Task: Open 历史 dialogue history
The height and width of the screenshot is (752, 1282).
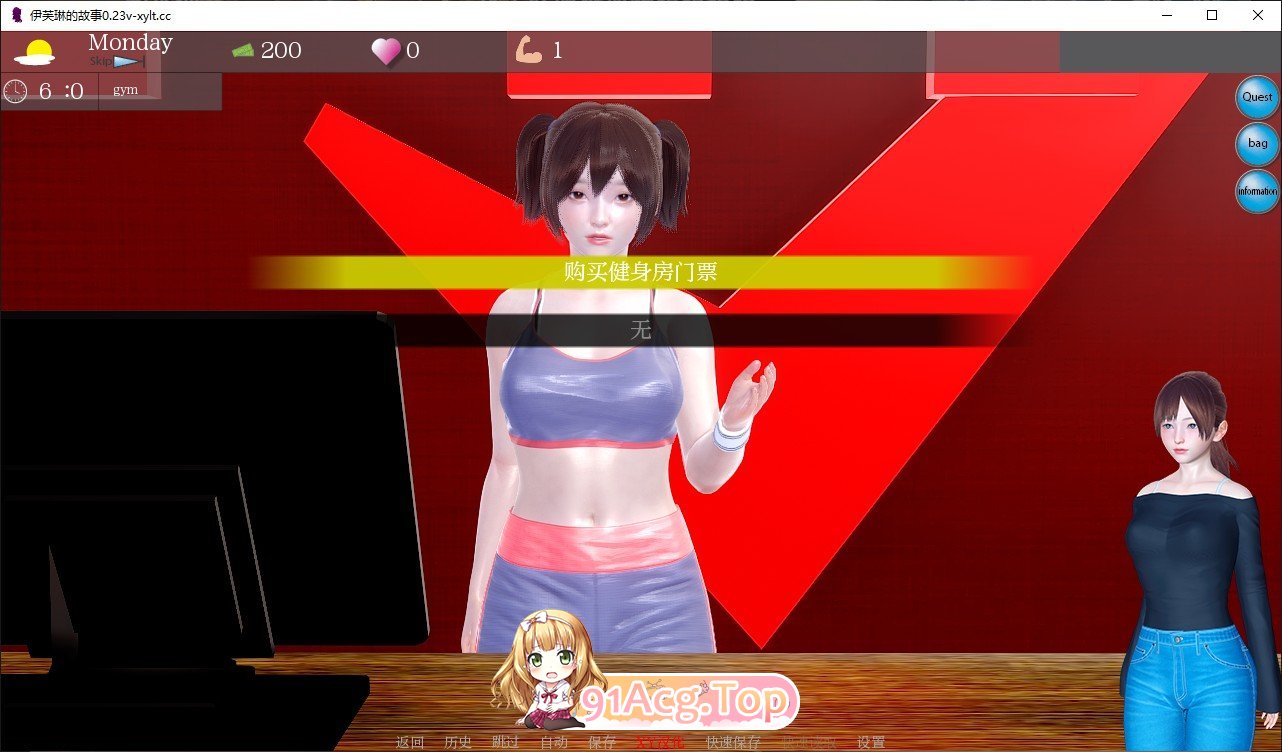Action: [457, 743]
